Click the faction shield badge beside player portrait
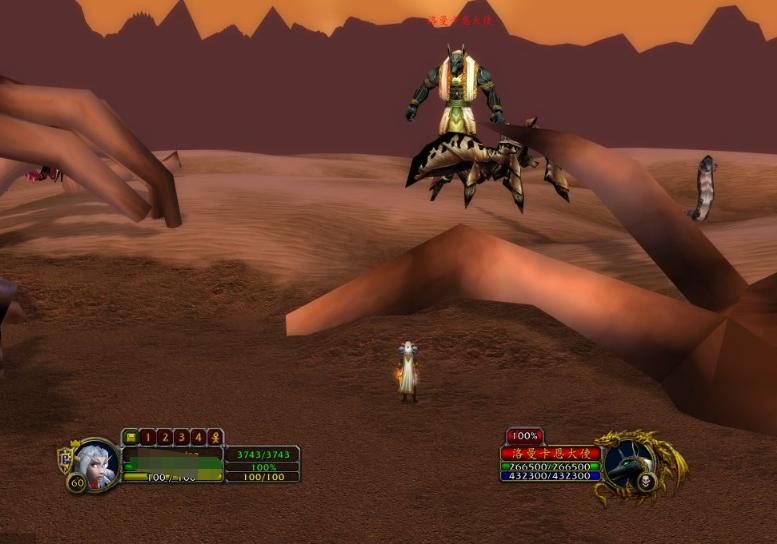The image size is (777, 544). click(65, 460)
